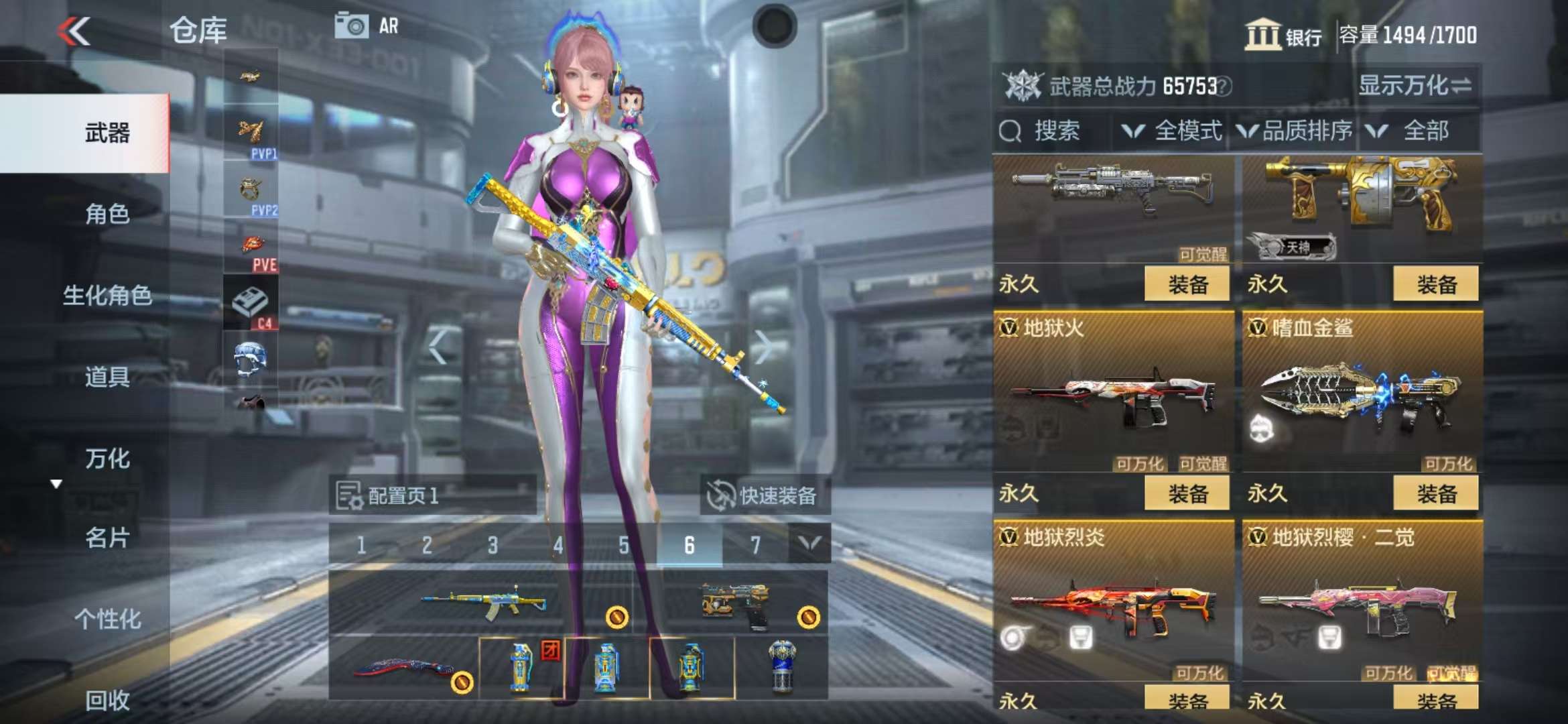The height and width of the screenshot is (724, 1568).
Task: Equip the 地狱火 rifle
Action: click(1187, 494)
